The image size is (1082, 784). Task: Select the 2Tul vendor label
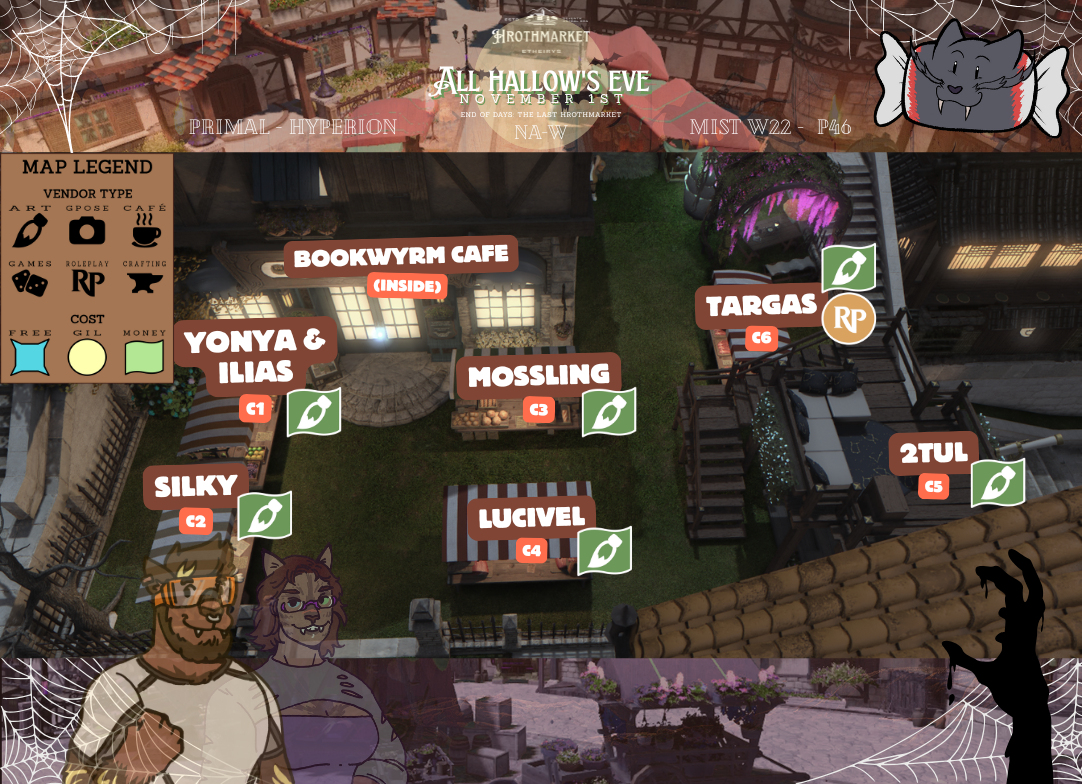934,454
